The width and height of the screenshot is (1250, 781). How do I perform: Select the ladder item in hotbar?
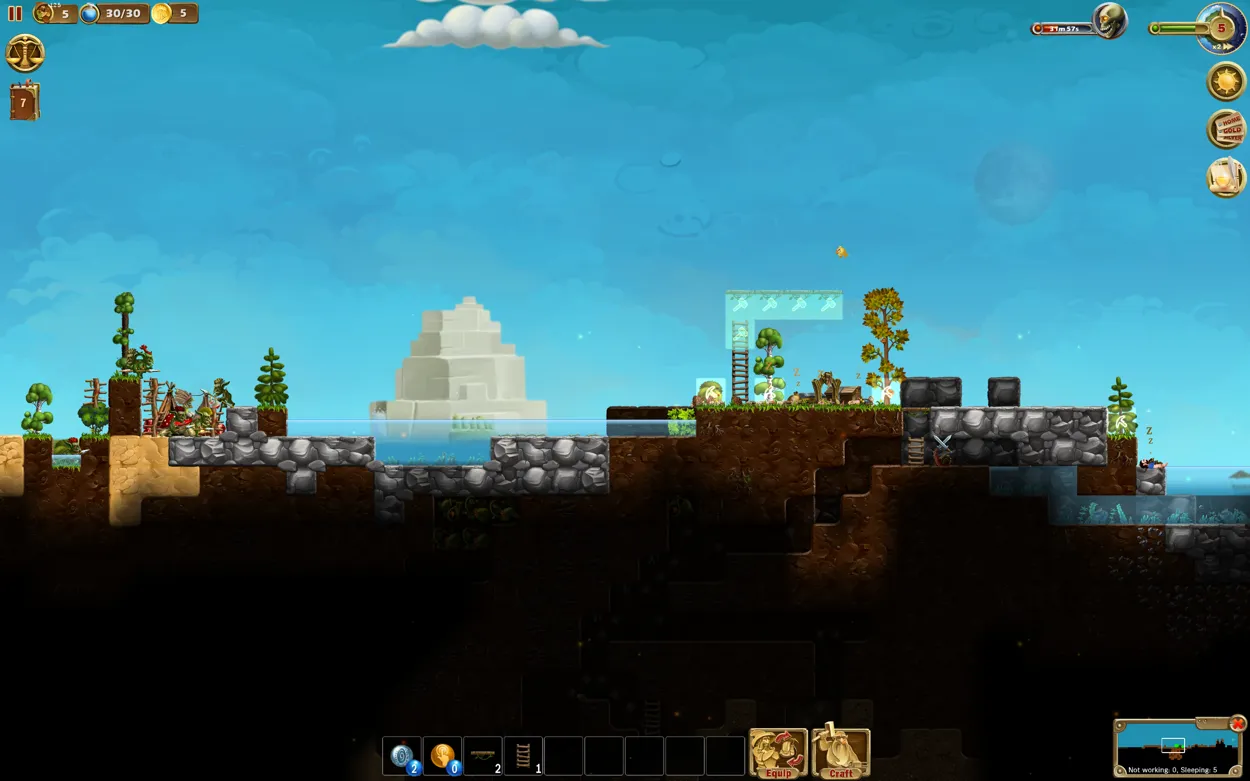click(x=523, y=756)
